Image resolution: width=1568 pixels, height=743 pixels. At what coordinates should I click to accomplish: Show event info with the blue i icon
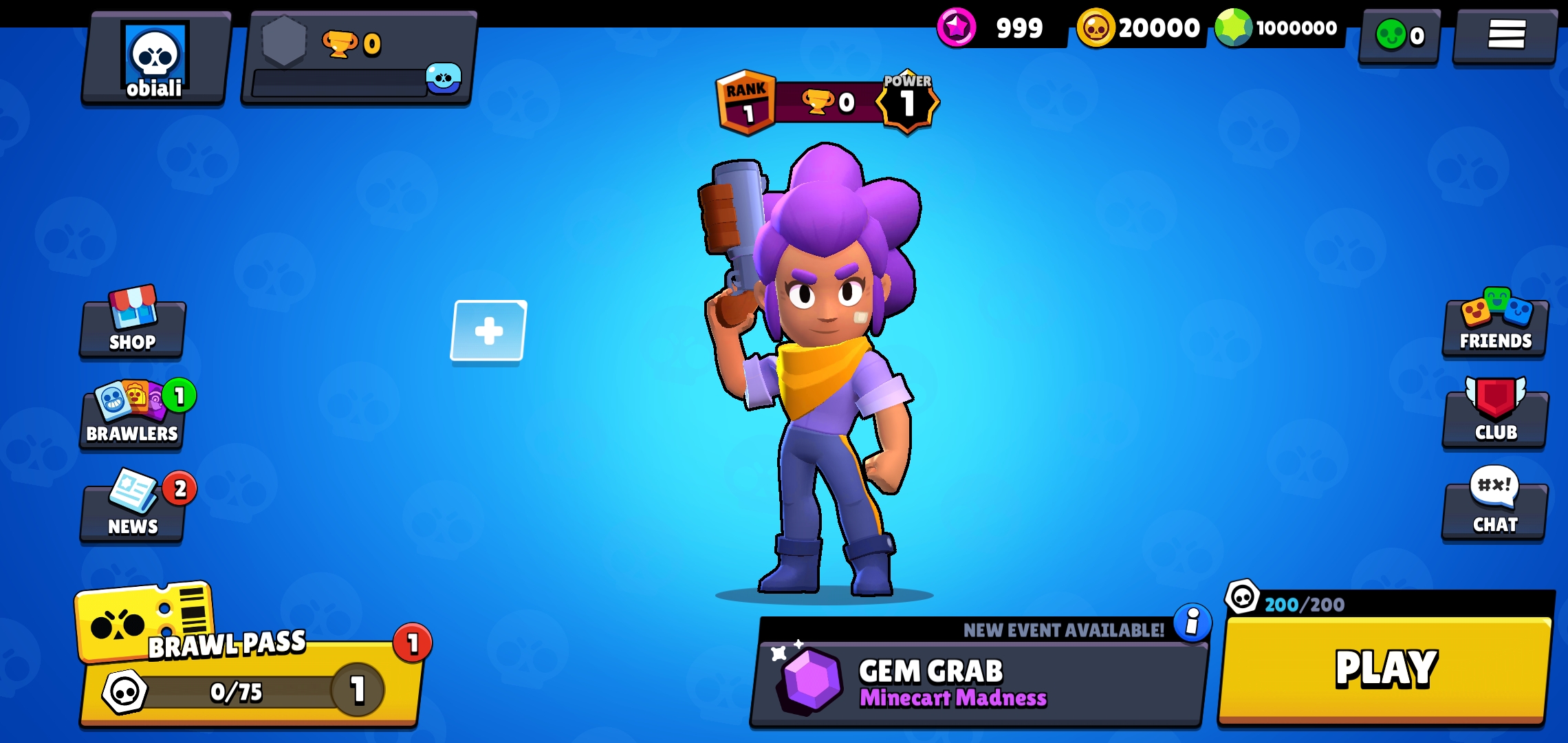point(1193,623)
